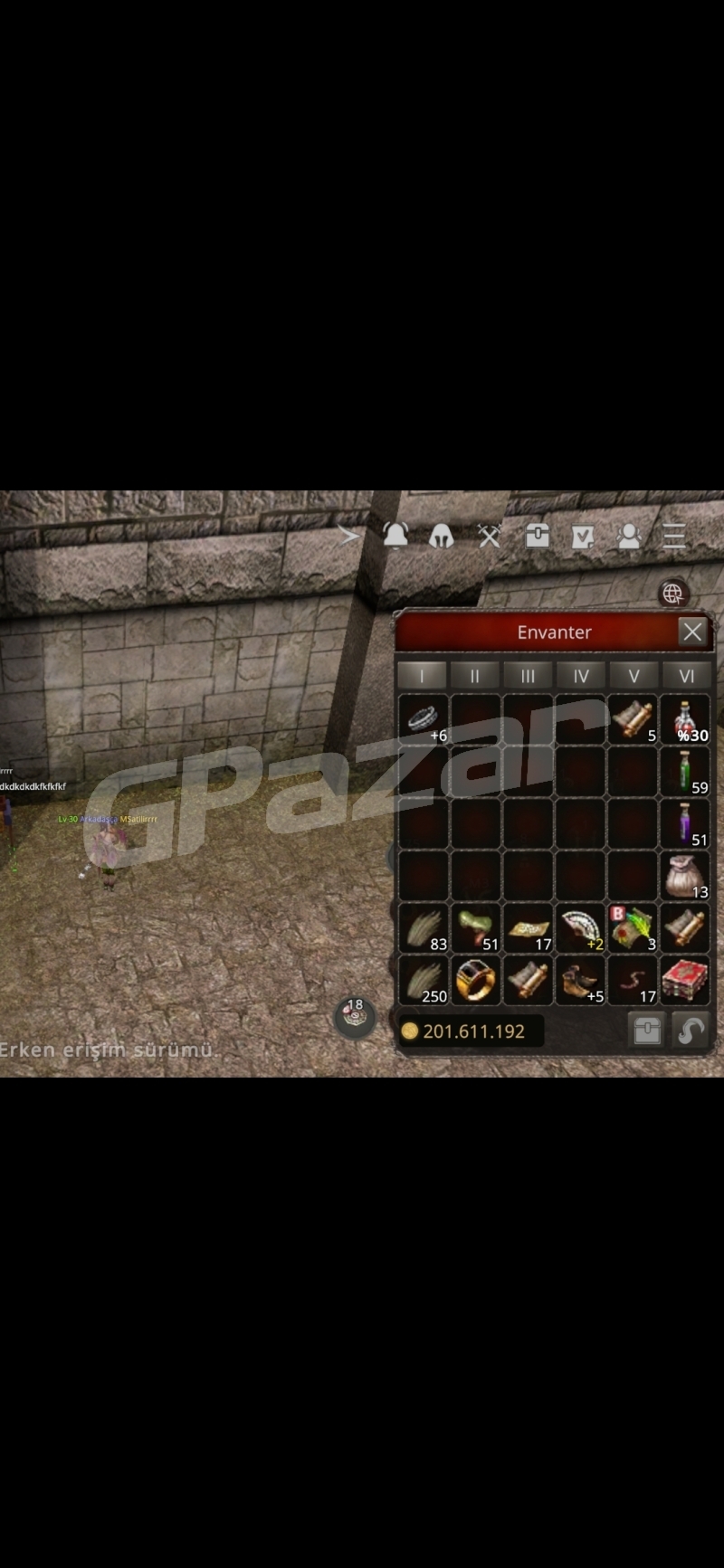This screenshot has height=1568, width=724.
Task: Close the Envanter window
Action: (x=692, y=632)
